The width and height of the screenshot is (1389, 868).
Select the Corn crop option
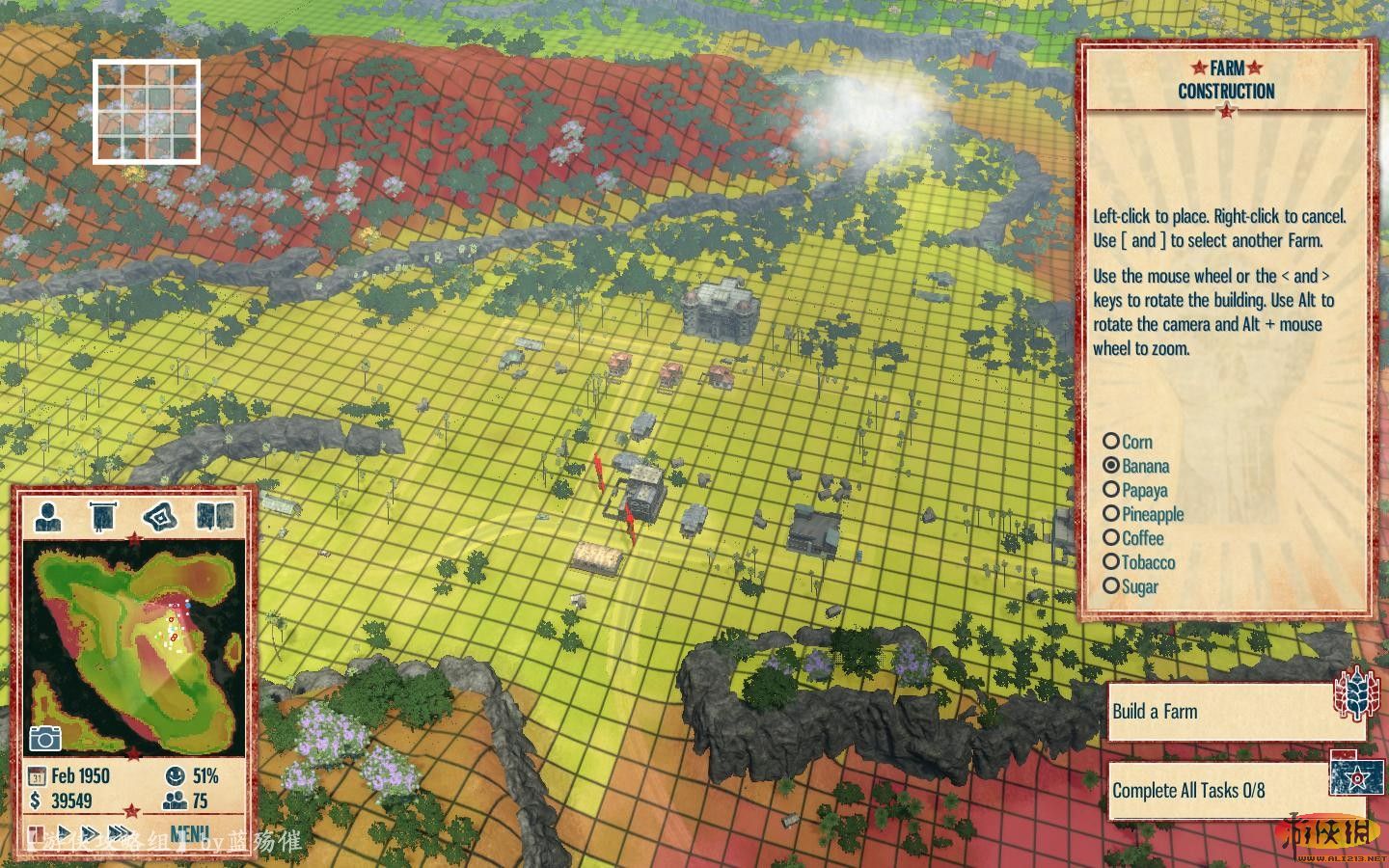1111,442
